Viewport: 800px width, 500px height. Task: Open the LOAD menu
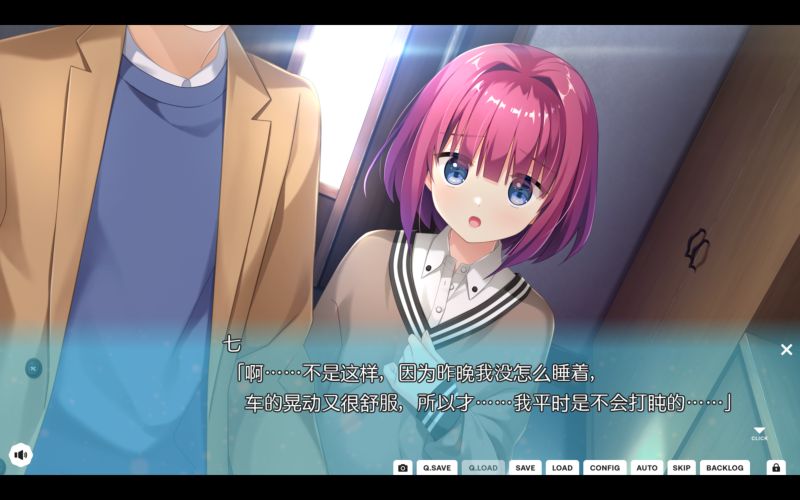click(x=562, y=467)
